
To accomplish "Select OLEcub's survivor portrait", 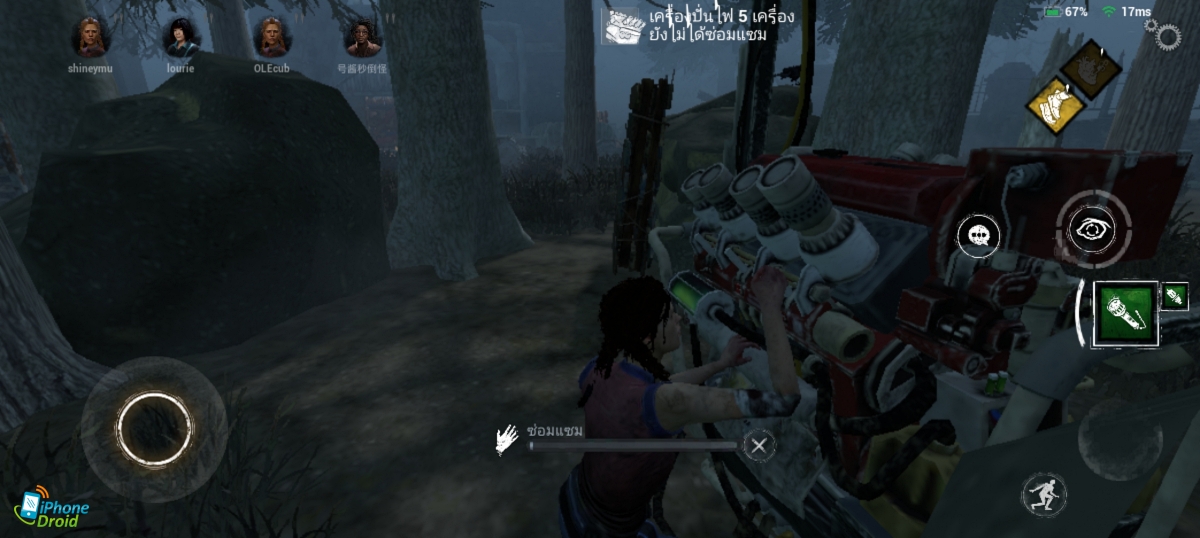I will tap(271, 38).
